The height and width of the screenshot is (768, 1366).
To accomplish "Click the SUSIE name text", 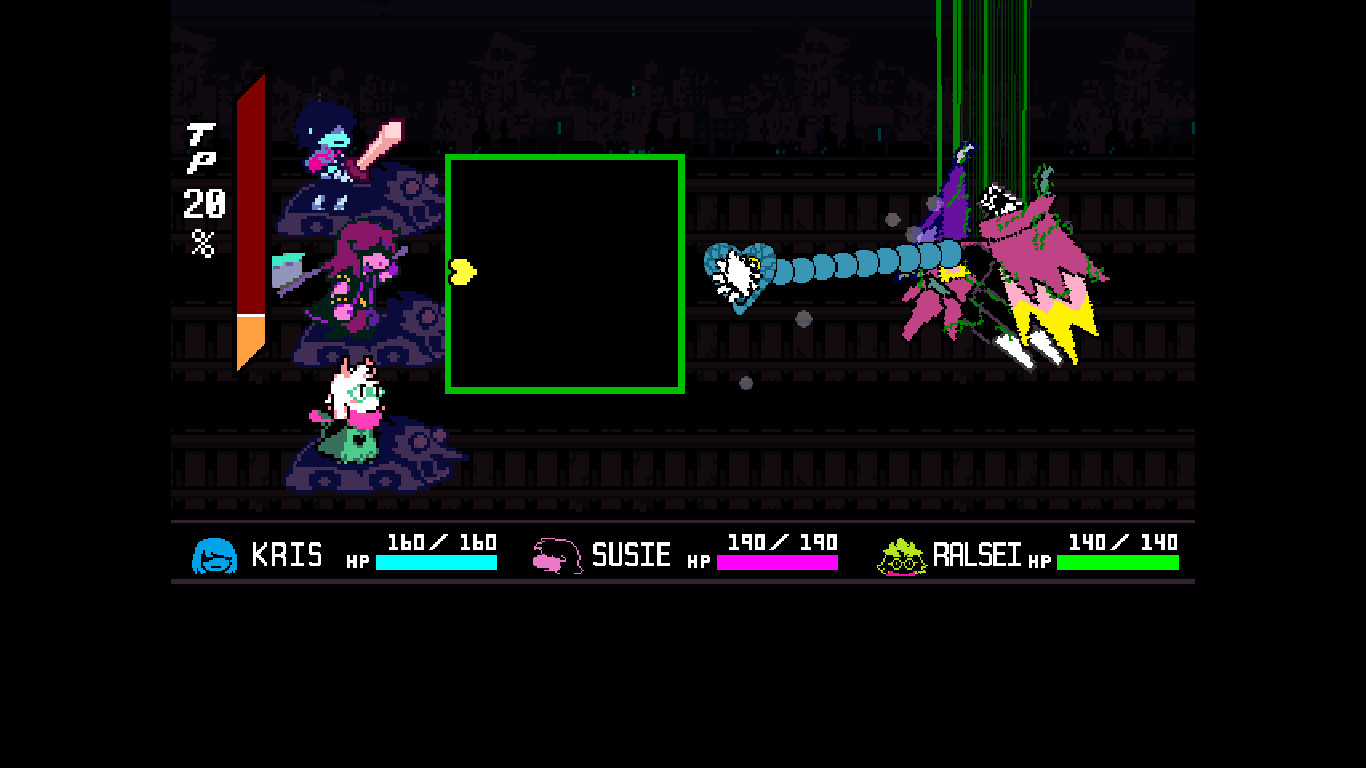I will (x=633, y=553).
